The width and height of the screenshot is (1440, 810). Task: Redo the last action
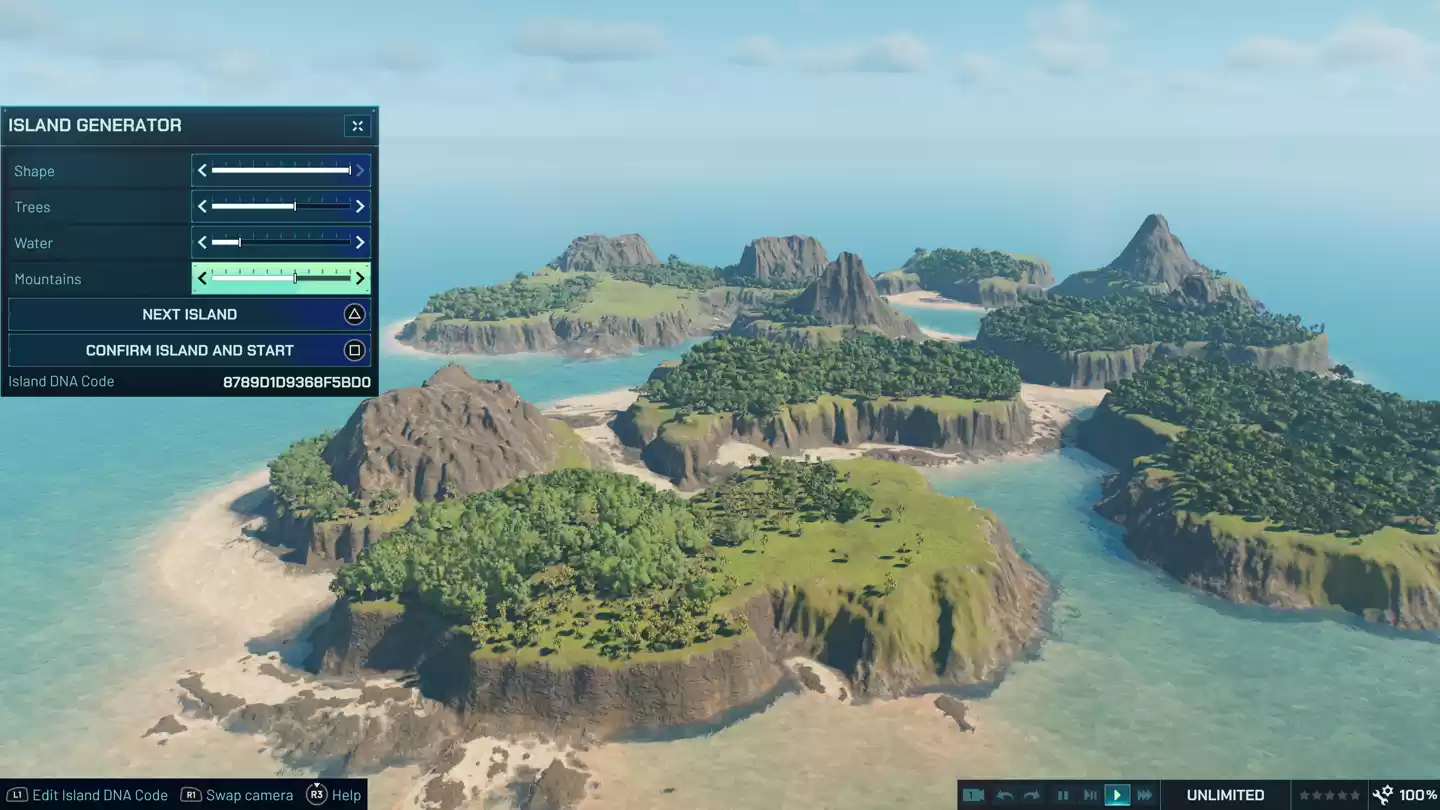click(1032, 795)
